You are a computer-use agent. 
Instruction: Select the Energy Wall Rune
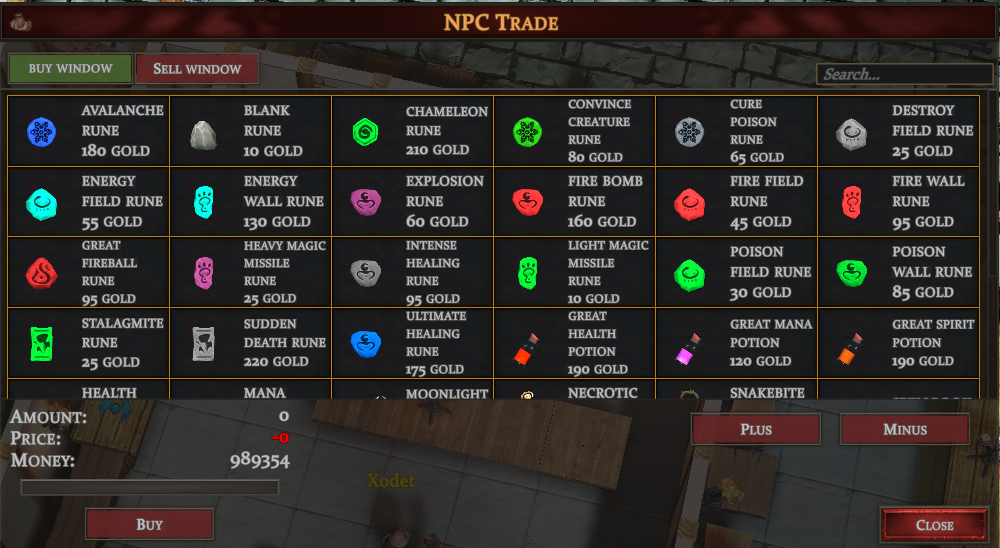[250, 201]
